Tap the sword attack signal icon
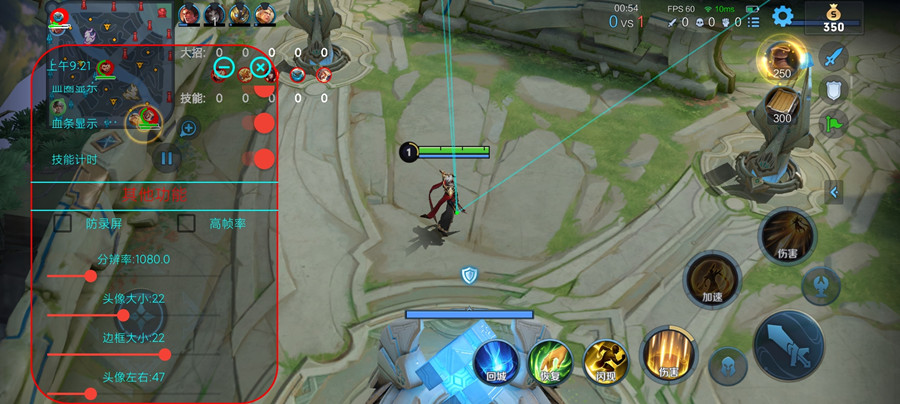Image resolution: width=900 pixels, height=404 pixels. (x=833, y=55)
